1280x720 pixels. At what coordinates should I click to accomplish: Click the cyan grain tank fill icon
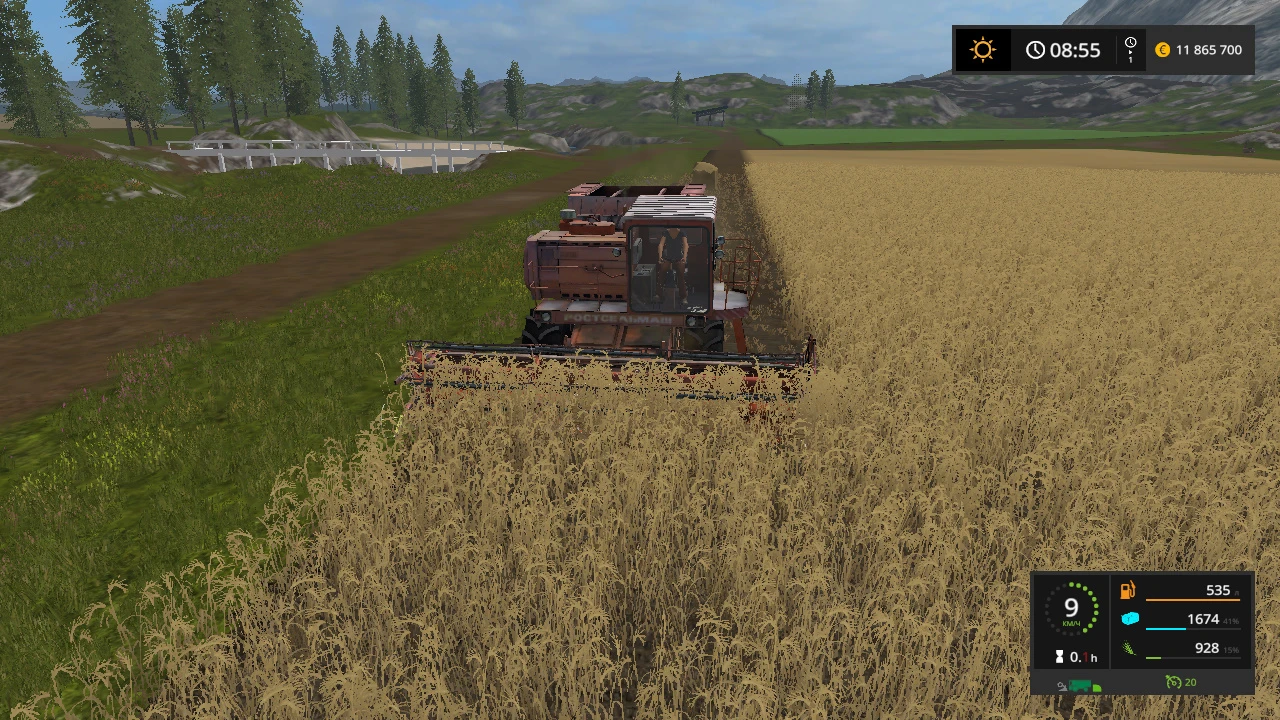(1130, 618)
